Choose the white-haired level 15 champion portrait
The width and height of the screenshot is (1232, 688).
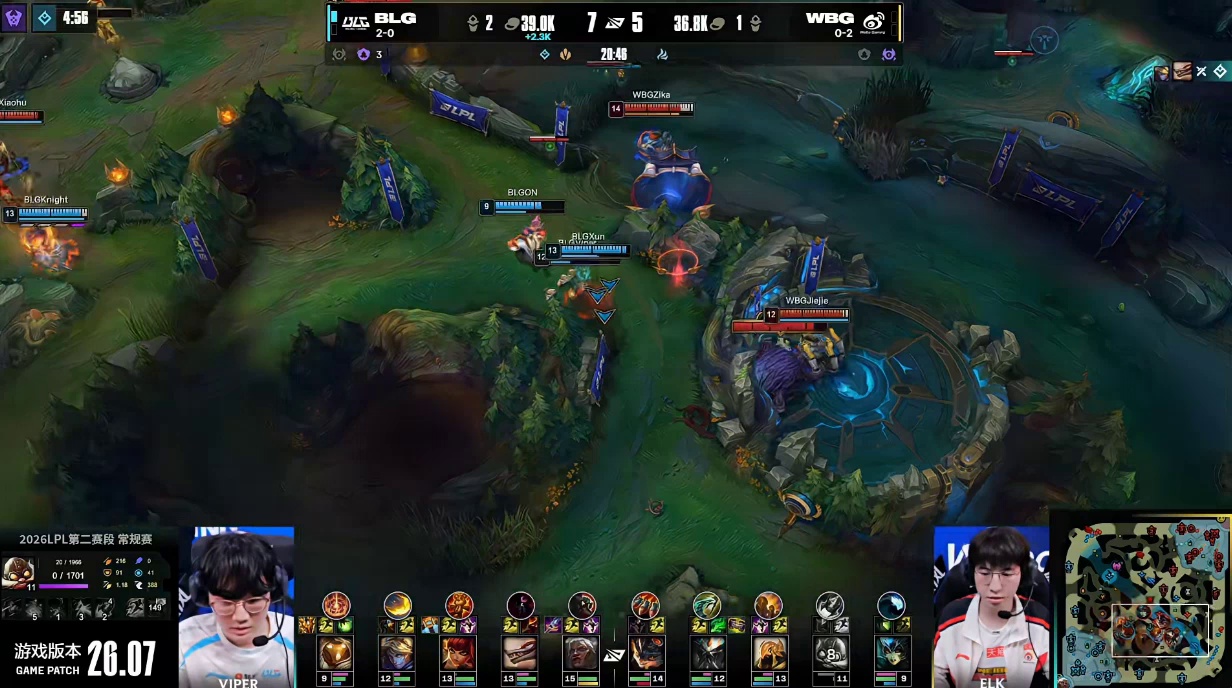(581, 653)
